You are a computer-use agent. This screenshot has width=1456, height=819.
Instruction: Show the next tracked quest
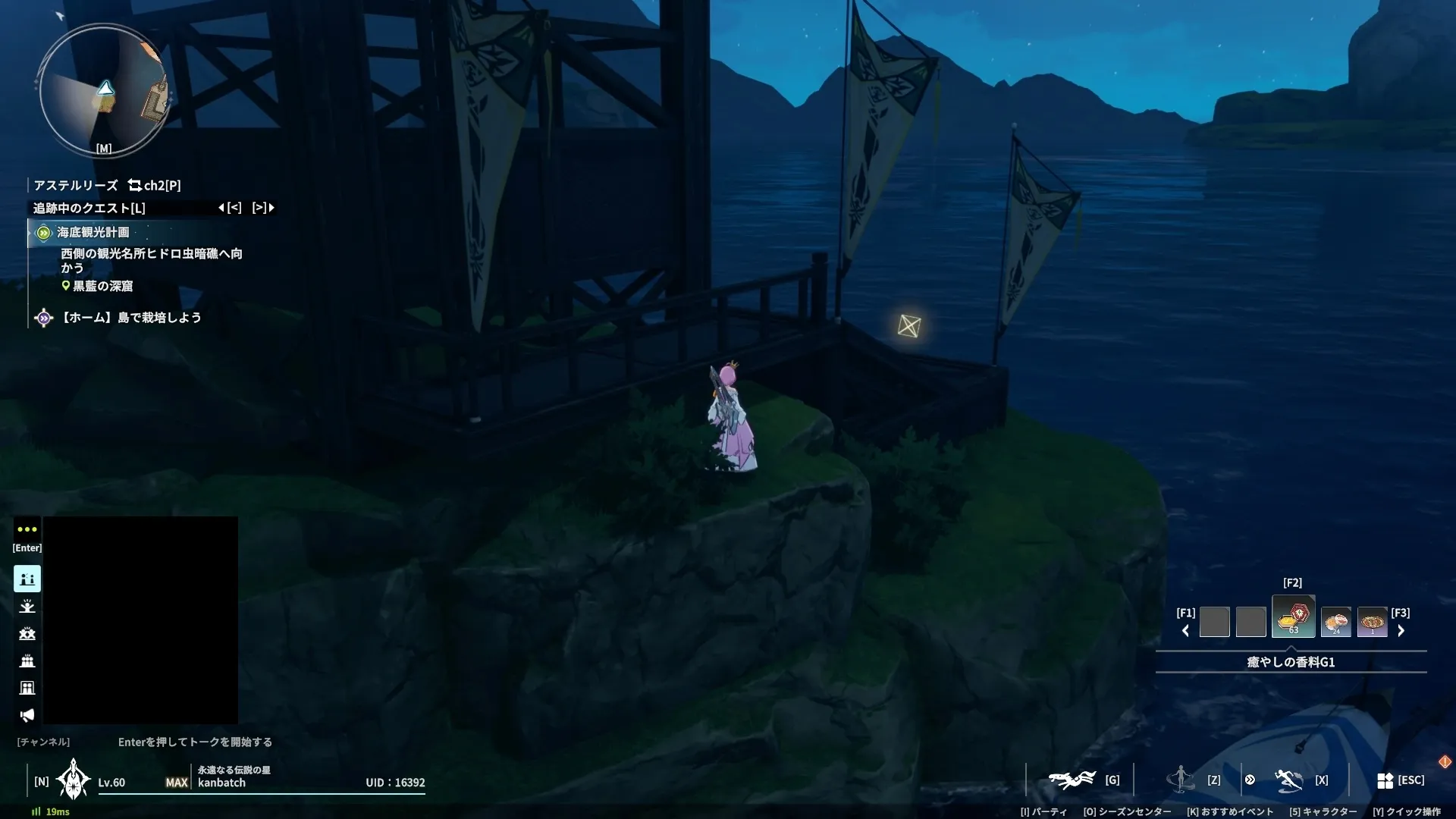pyautogui.click(x=263, y=207)
